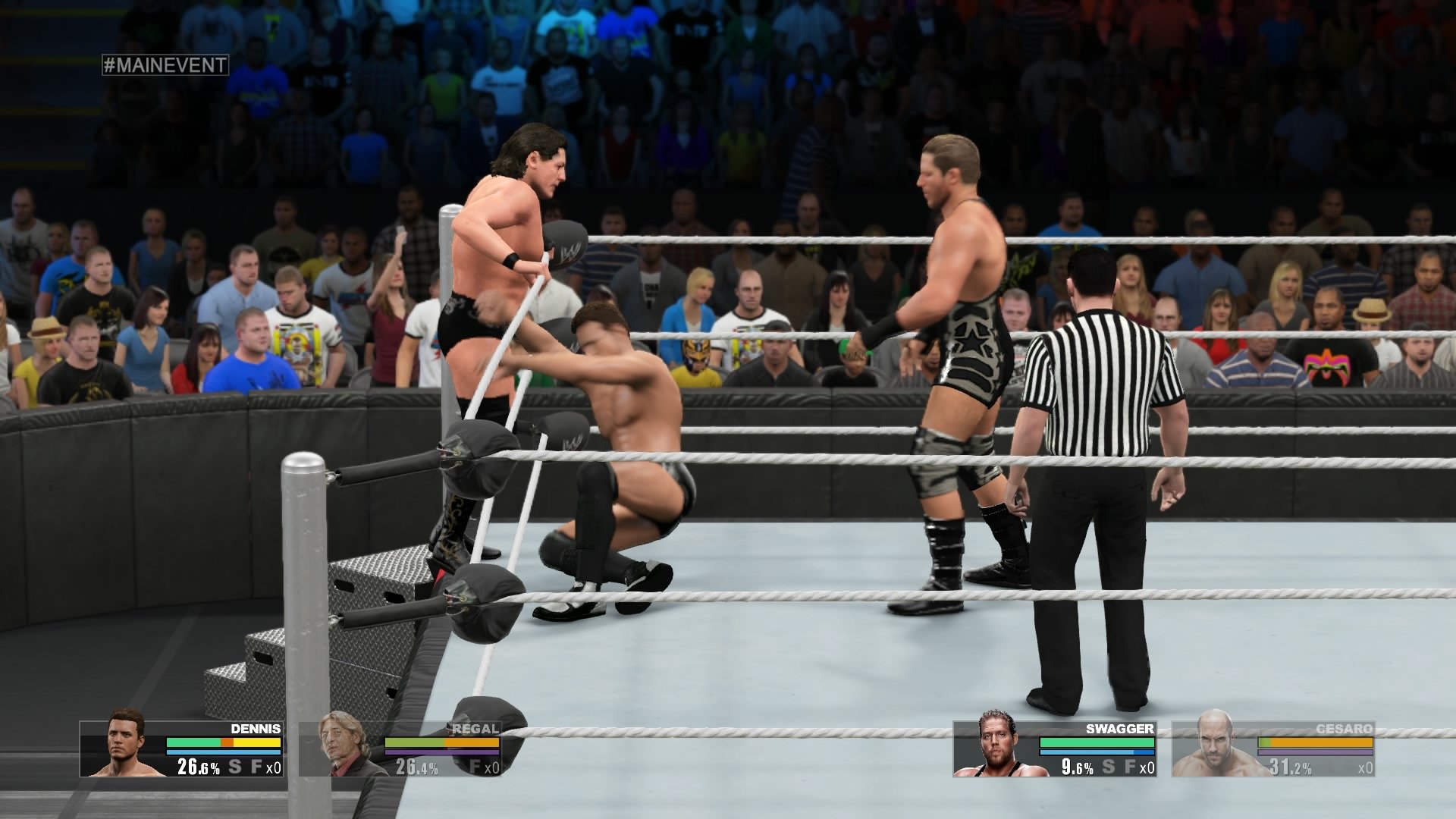The height and width of the screenshot is (819, 1456).
Task: Click the x0 counter on Regal's plate
Action: tap(491, 767)
